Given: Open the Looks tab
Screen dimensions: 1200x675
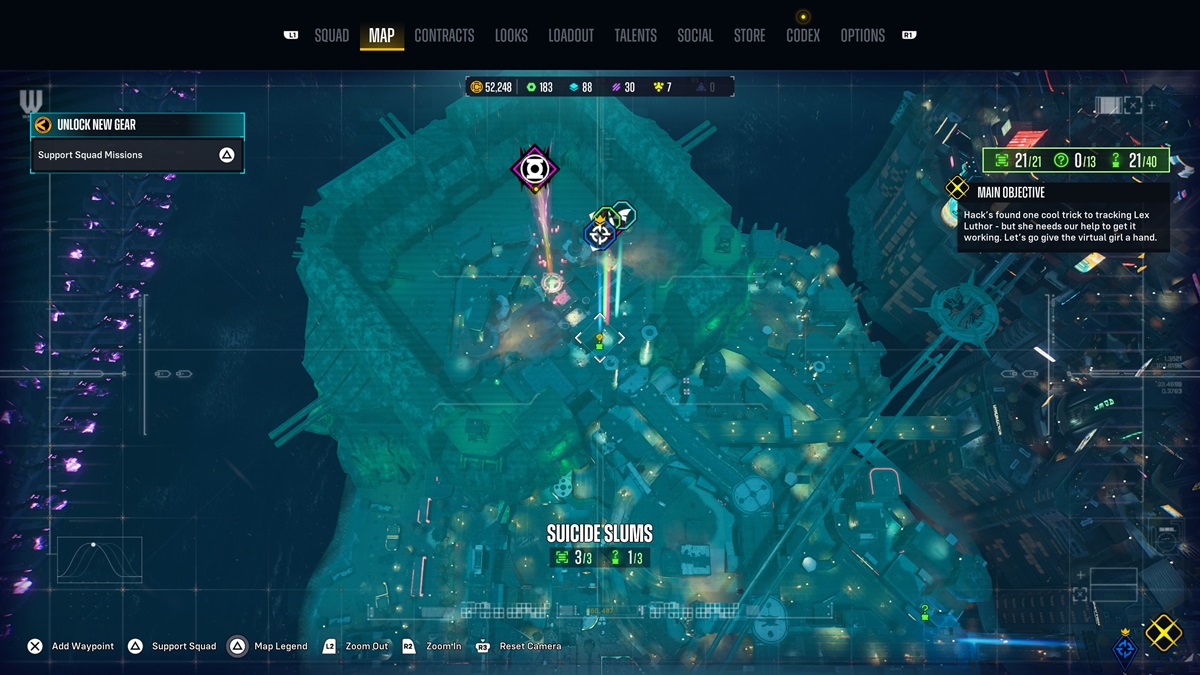Looking at the screenshot, I should (511, 36).
